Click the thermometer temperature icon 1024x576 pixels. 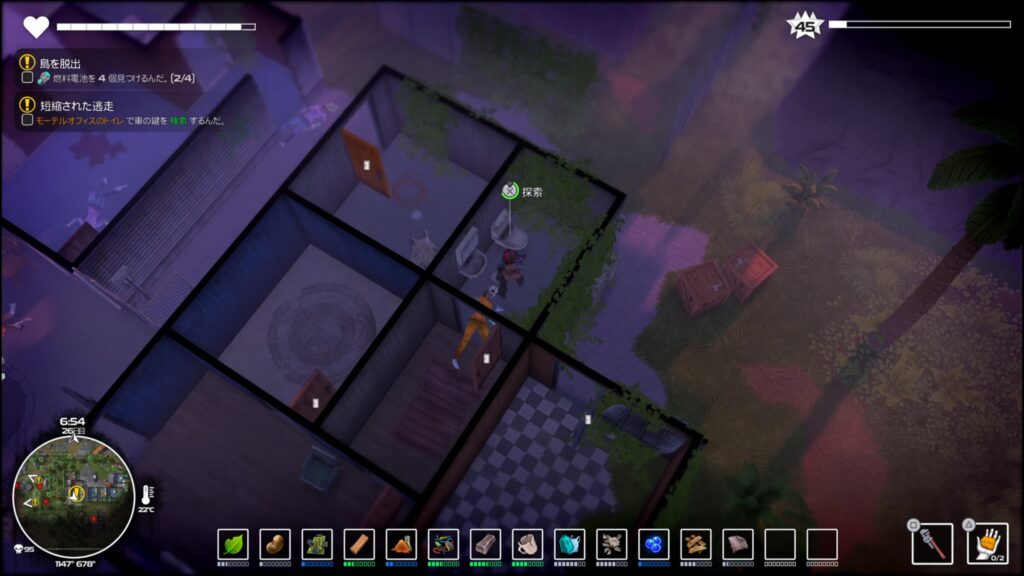click(x=146, y=494)
